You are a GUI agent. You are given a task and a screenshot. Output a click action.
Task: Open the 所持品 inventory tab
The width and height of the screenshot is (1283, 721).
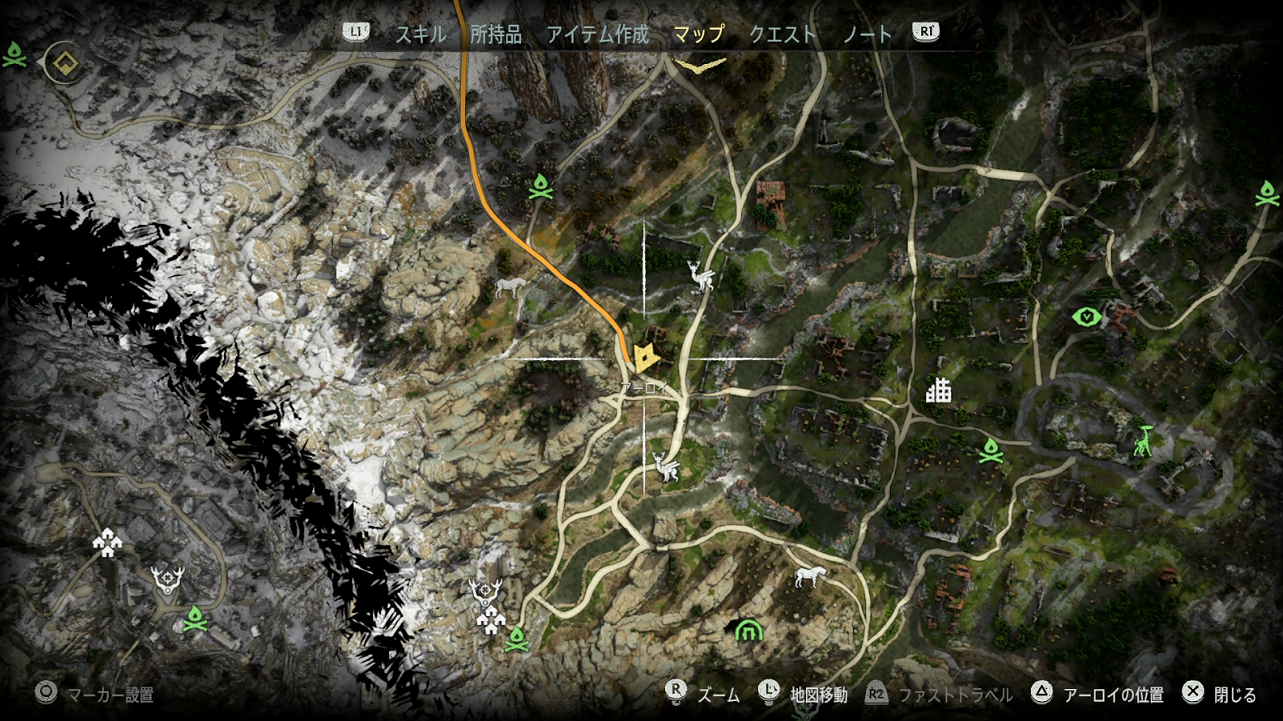click(496, 34)
